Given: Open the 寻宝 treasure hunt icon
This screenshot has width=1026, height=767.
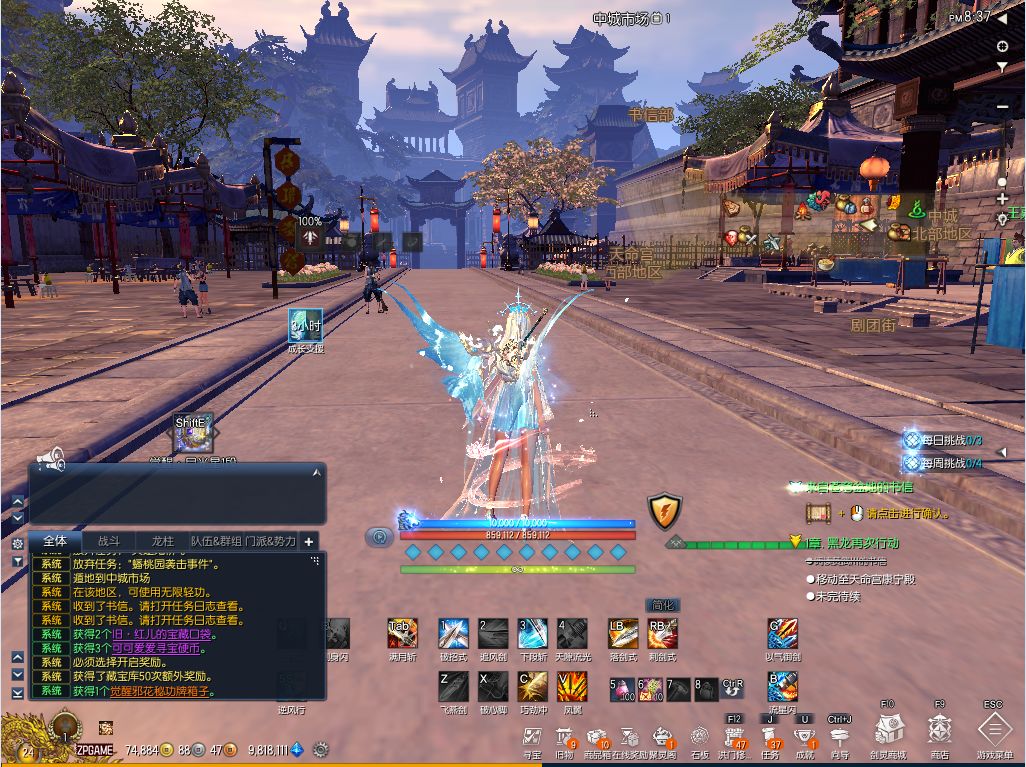Looking at the screenshot, I should pos(532,738).
